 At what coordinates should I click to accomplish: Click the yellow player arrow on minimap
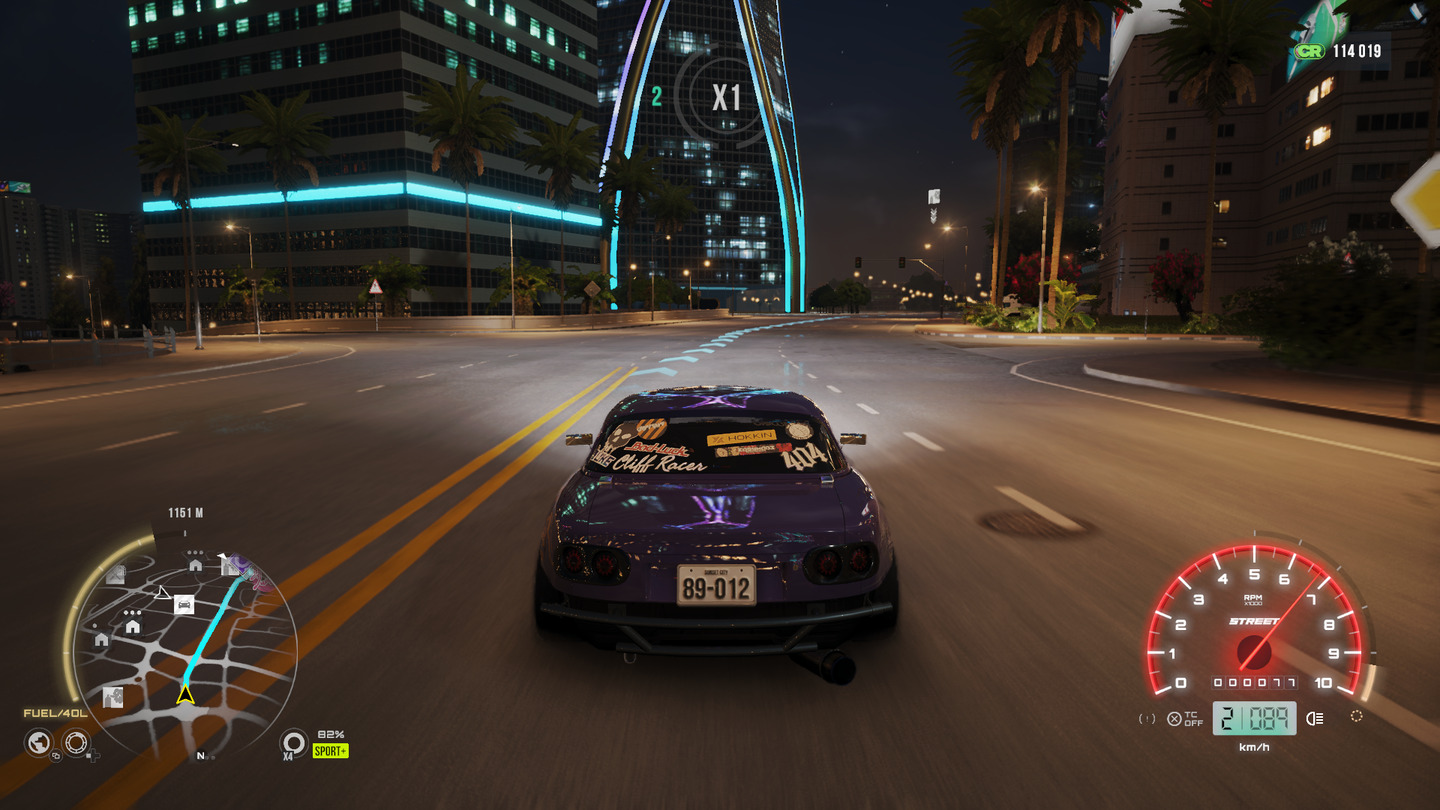tap(185, 694)
